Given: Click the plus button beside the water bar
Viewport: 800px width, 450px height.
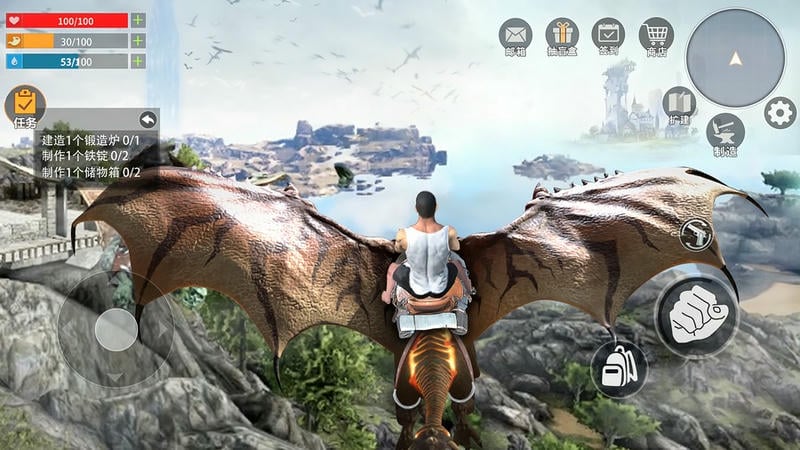Looking at the screenshot, I should [x=138, y=61].
